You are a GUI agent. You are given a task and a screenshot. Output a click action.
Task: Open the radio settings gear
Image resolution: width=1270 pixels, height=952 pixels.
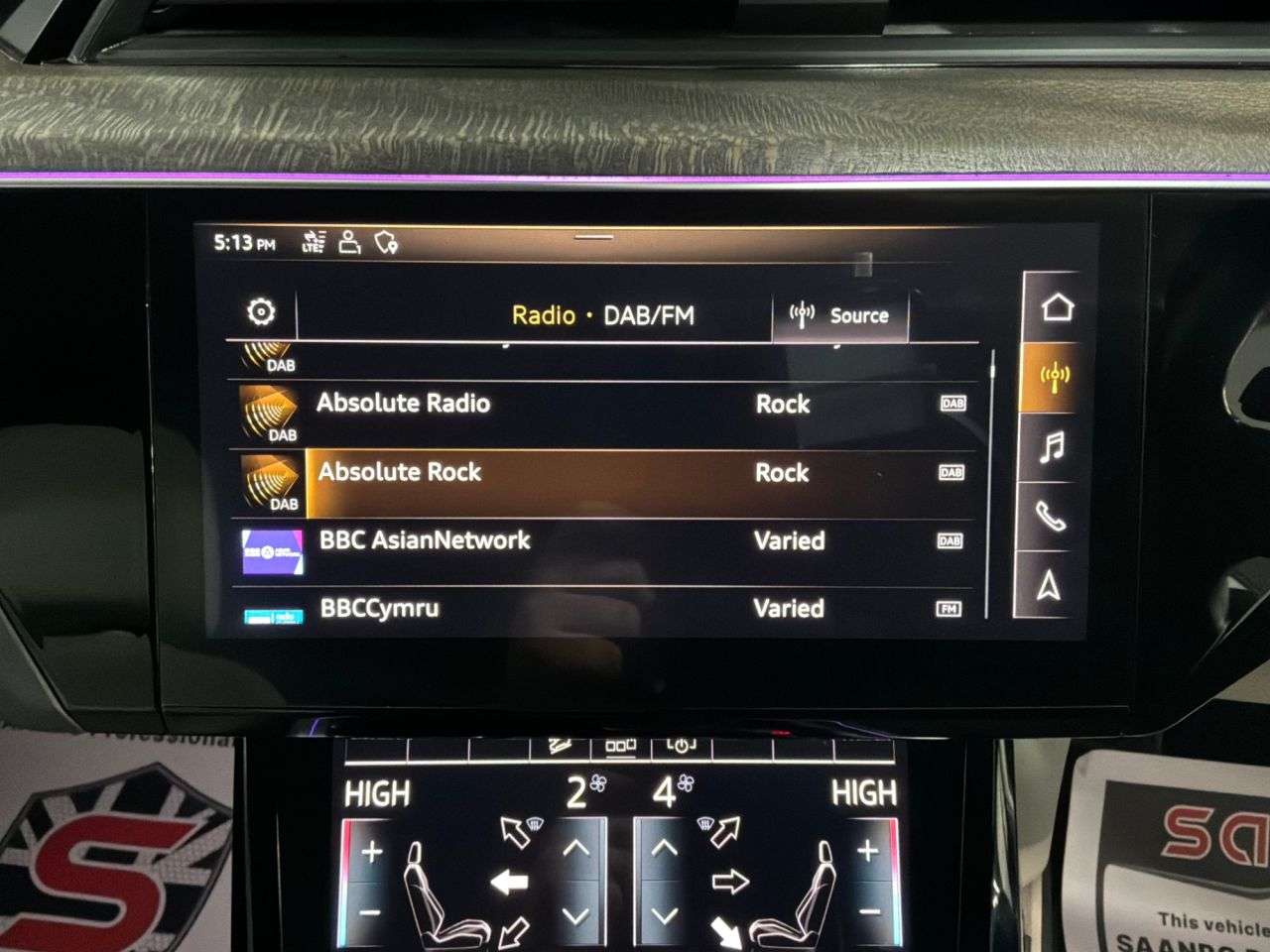(x=261, y=310)
